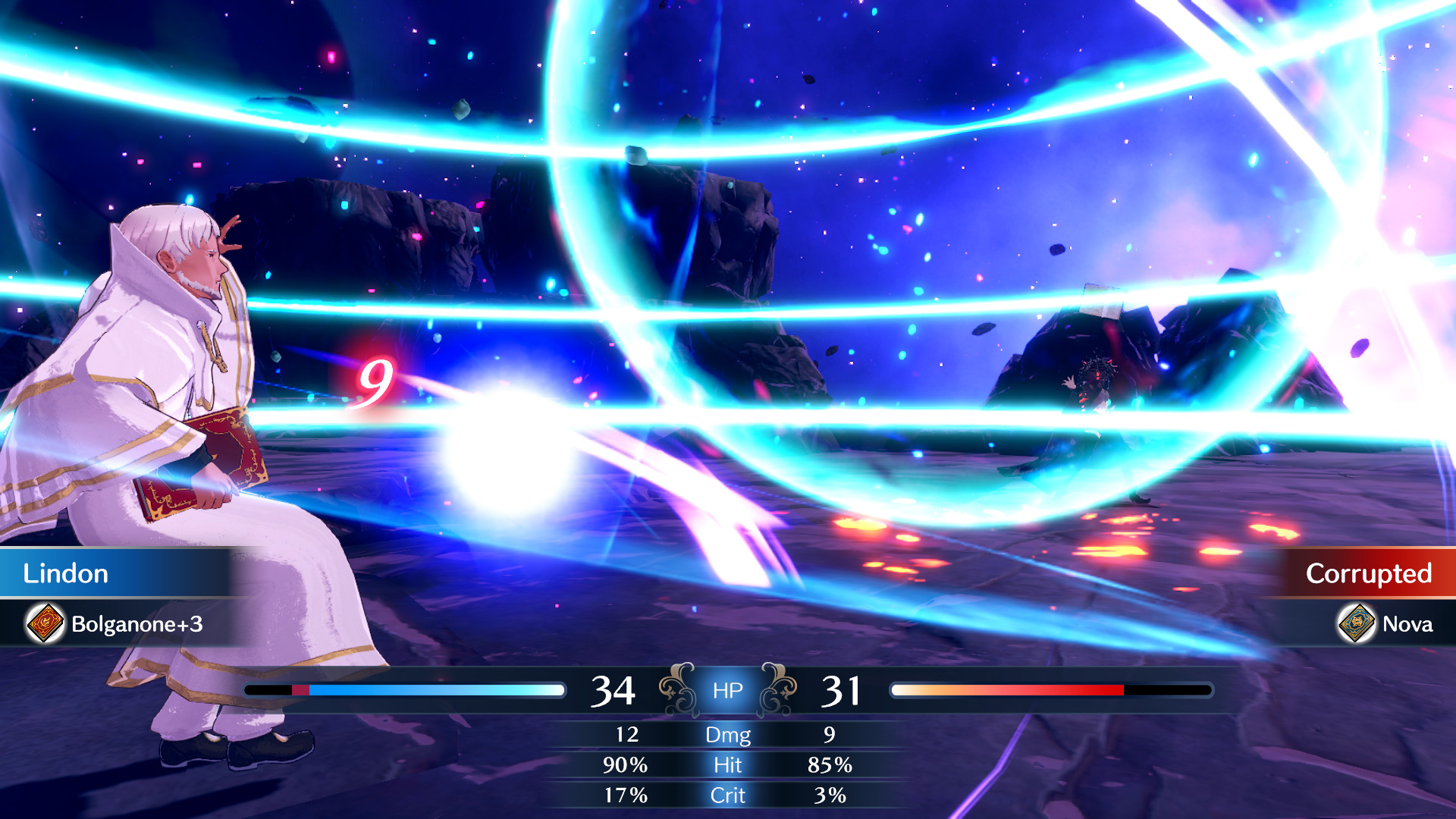Select the HP emblem badge between the bars
The width and height of the screenshot is (1456, 819).
(x=726, y=689)
